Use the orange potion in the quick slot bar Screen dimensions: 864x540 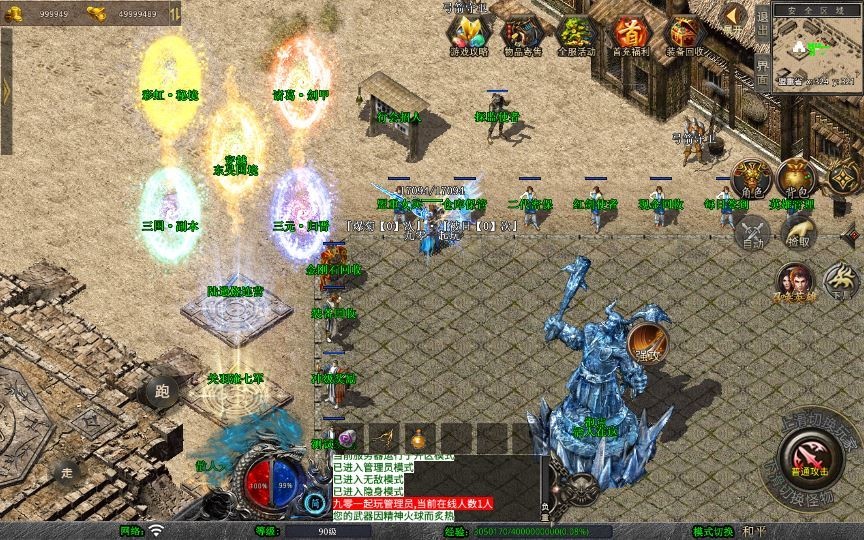(x=417, y=439)
